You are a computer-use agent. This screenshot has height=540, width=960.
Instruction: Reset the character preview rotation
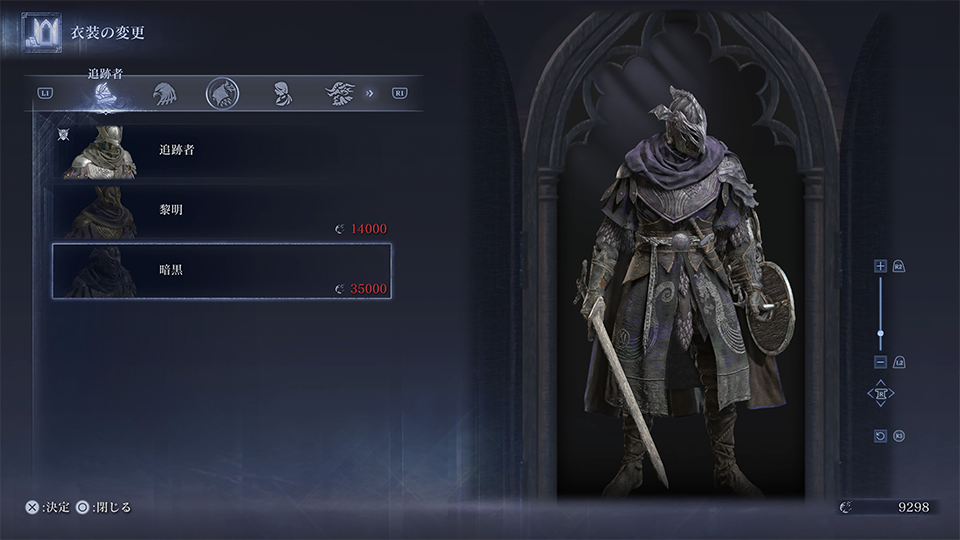(x=880, y=436)
